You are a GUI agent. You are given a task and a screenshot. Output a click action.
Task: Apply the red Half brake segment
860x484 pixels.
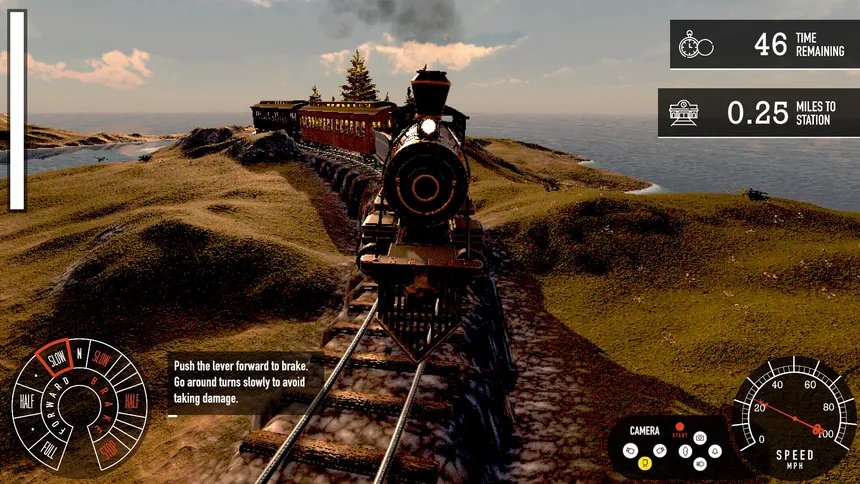(131, 401)
